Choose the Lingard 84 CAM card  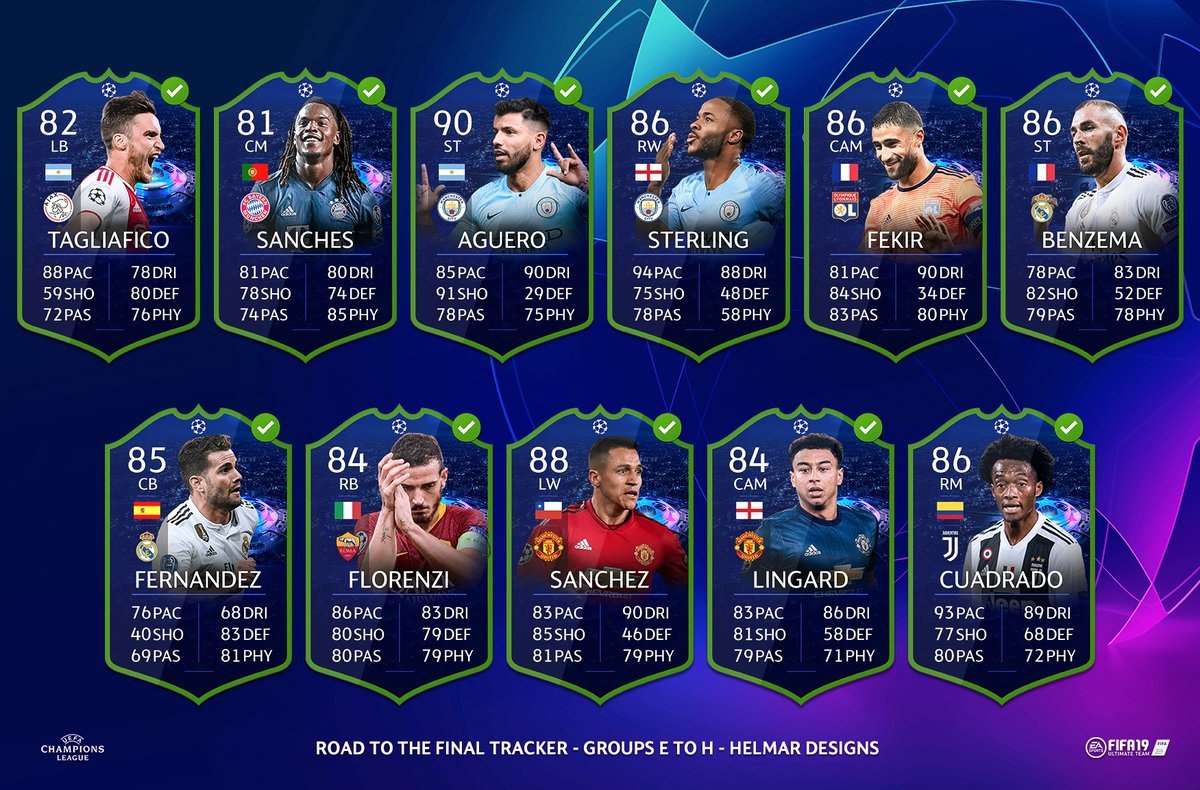click(800, 555)
